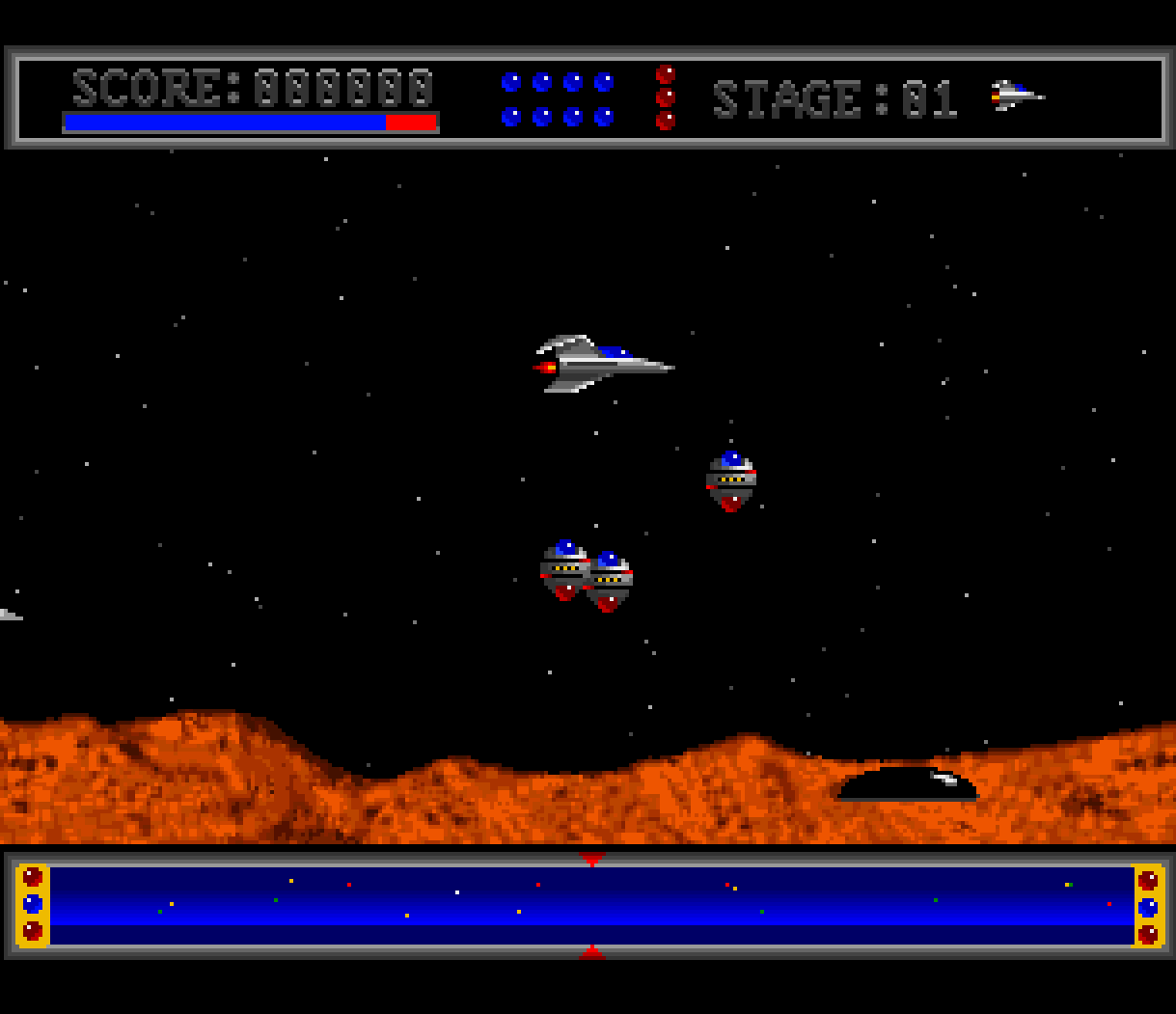The height and width of the screenshot is (1014, 1176).
Task: Click the long-range radar scanner strip
Action: coord(590,905)
